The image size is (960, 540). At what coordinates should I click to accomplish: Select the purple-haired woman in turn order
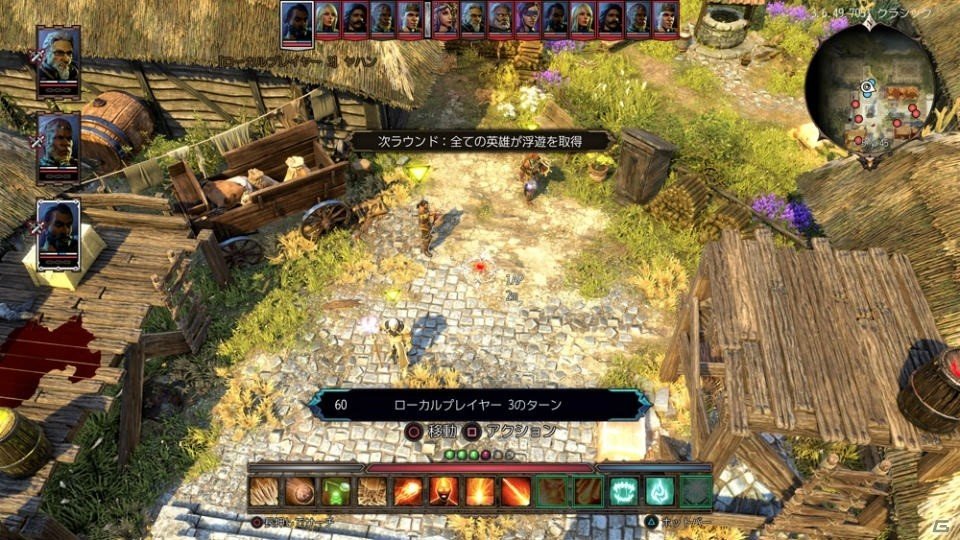coord(446,17)
